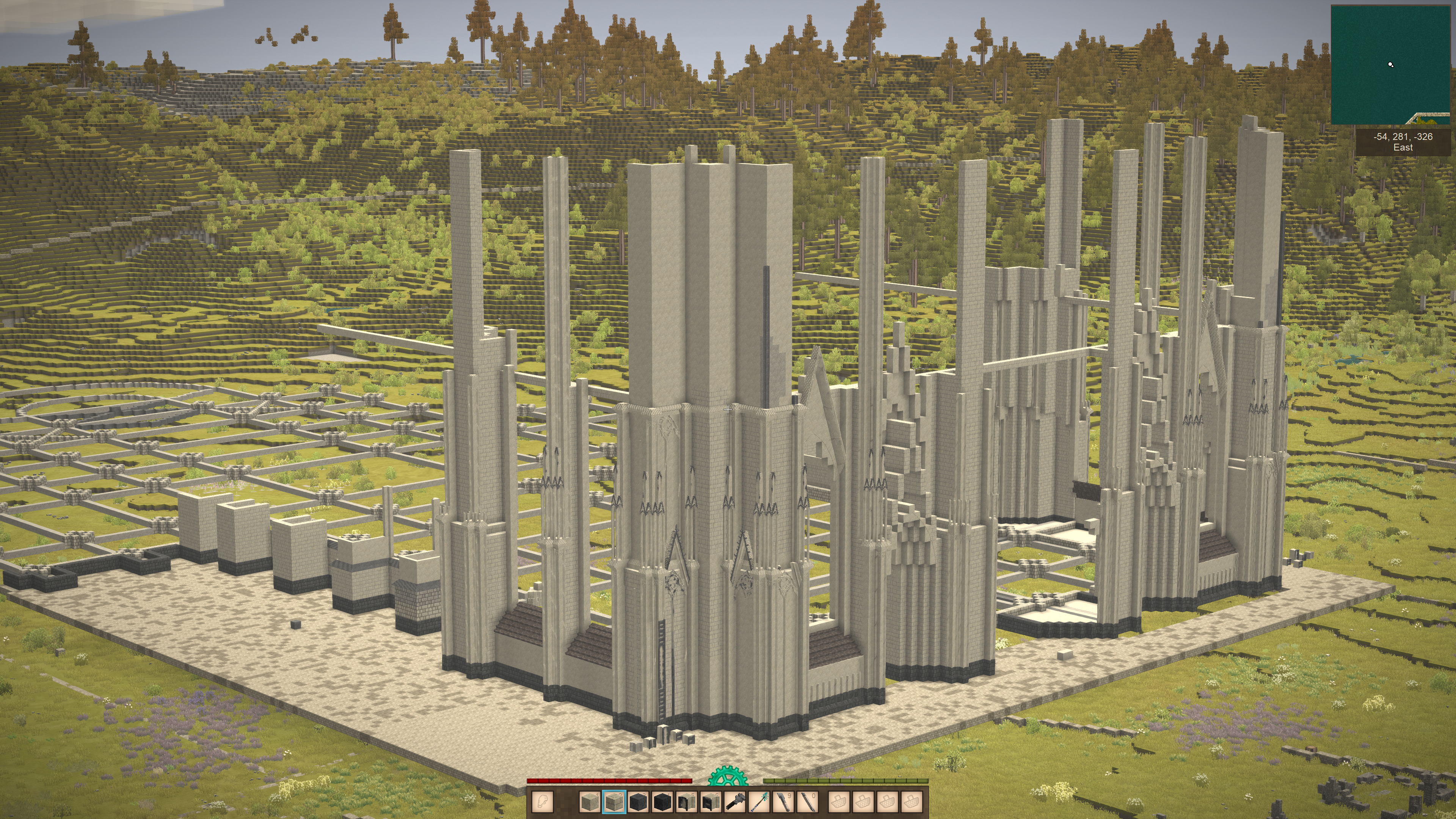This screenshot has height=819, width=1456.
Task: Choose the dark block in slot 4
Action: [662, 802]
